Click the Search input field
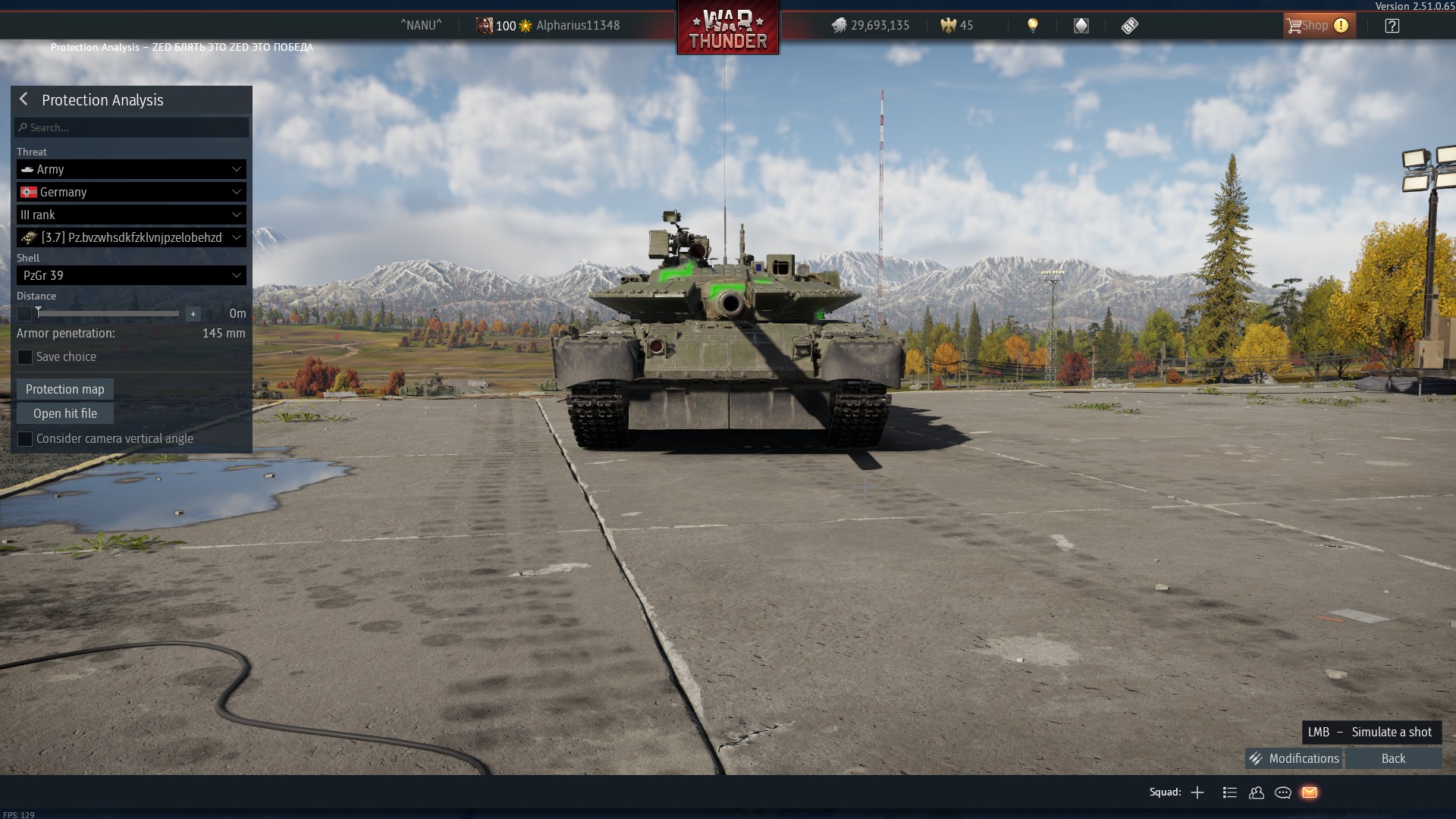This screenshot has height=819, width=1456. 132,127
